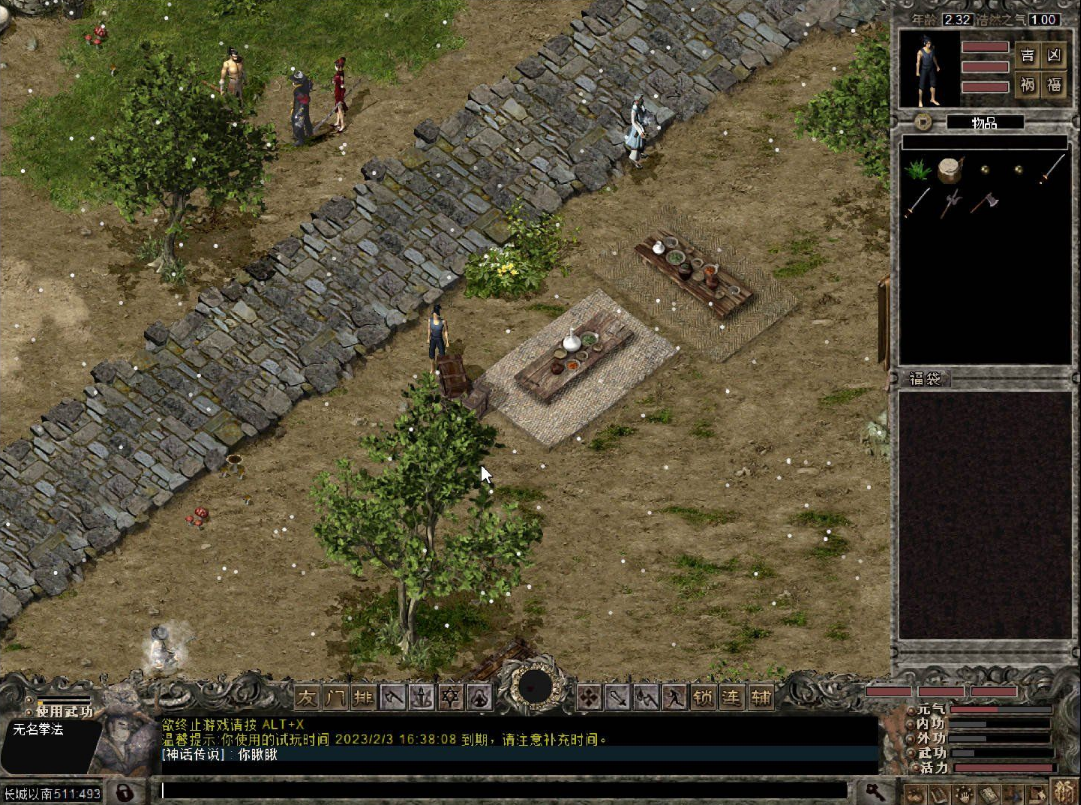
Task: Click the chat input field
Action: point(500,791)
